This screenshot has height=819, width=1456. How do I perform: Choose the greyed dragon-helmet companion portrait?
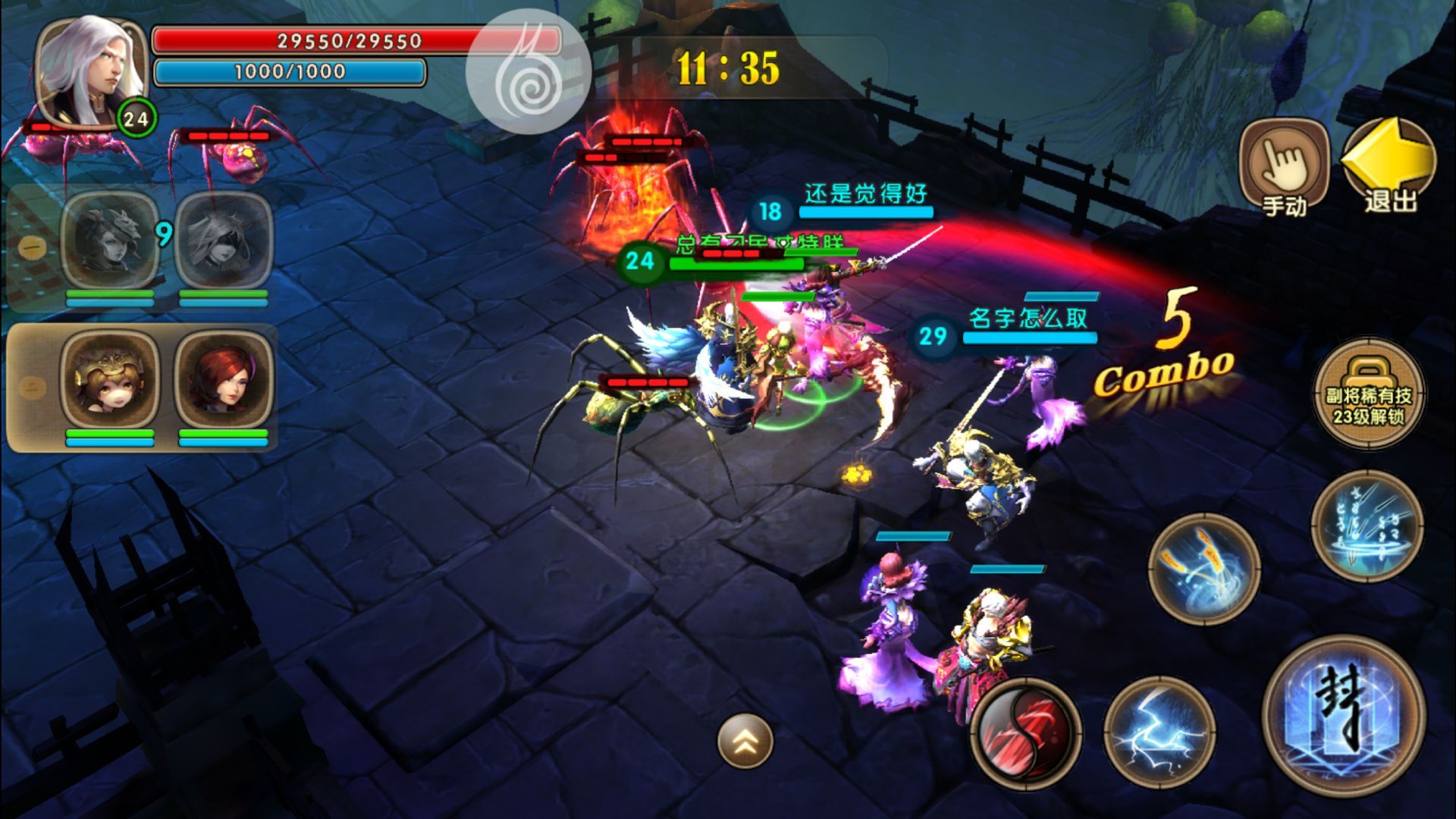coord(110,240)
